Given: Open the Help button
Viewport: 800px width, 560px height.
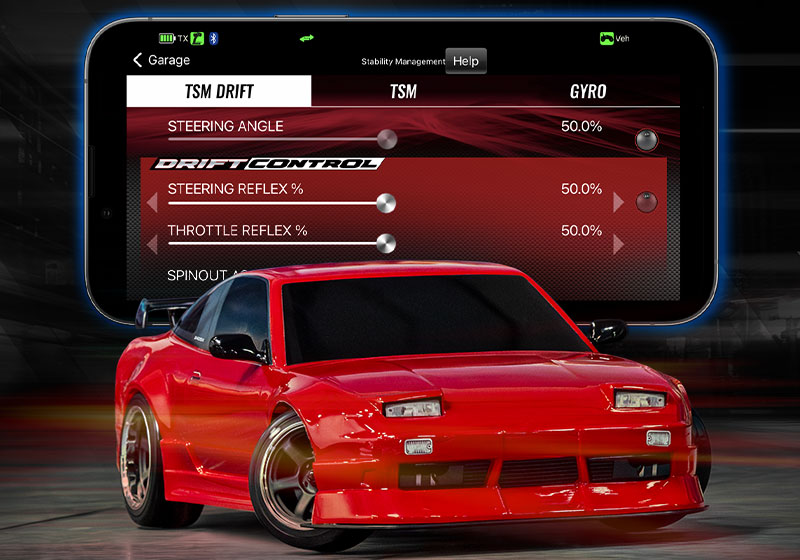Looking at the screenshot, I should tap(465, 61).
